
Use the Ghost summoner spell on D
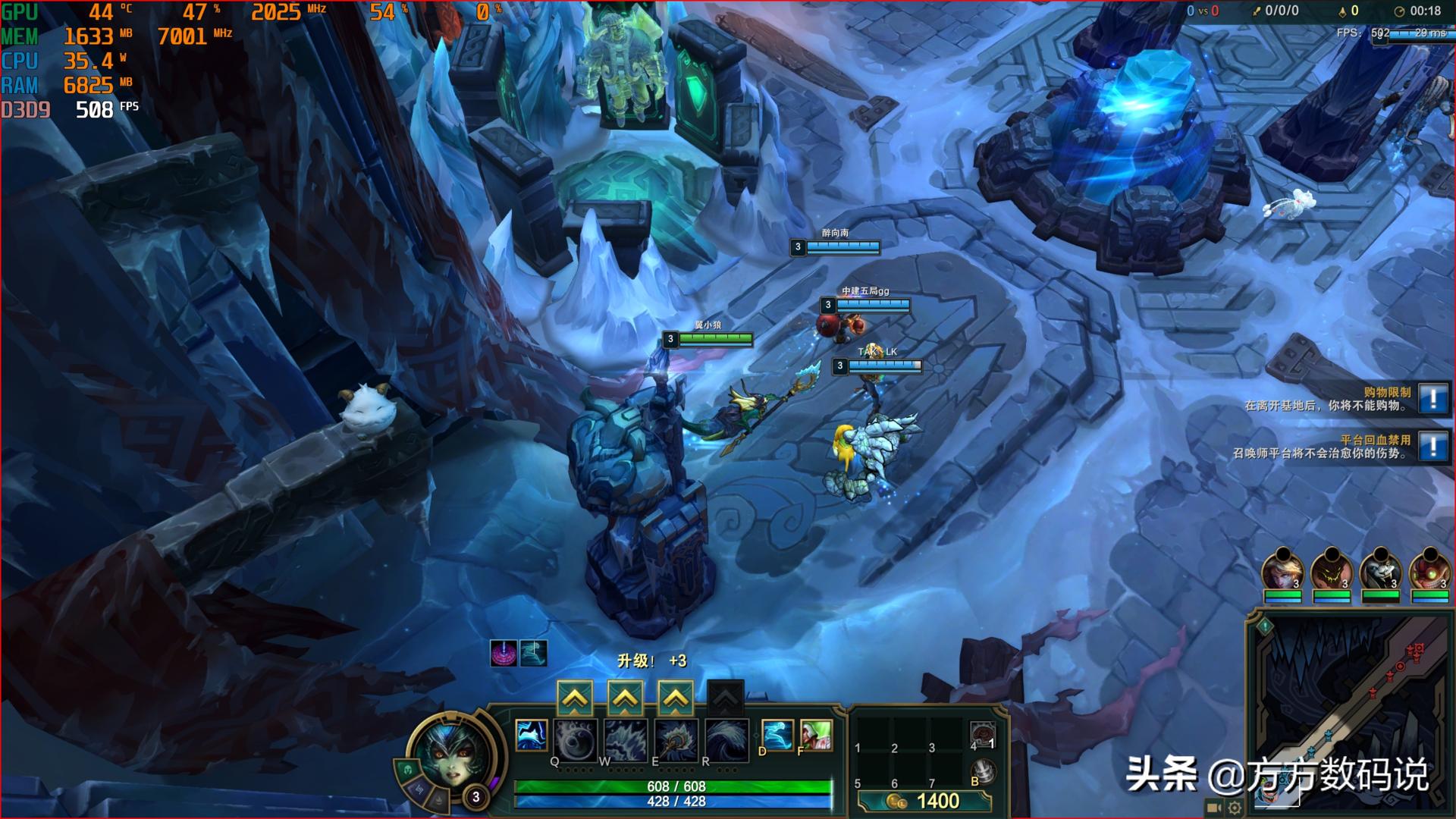777,735
